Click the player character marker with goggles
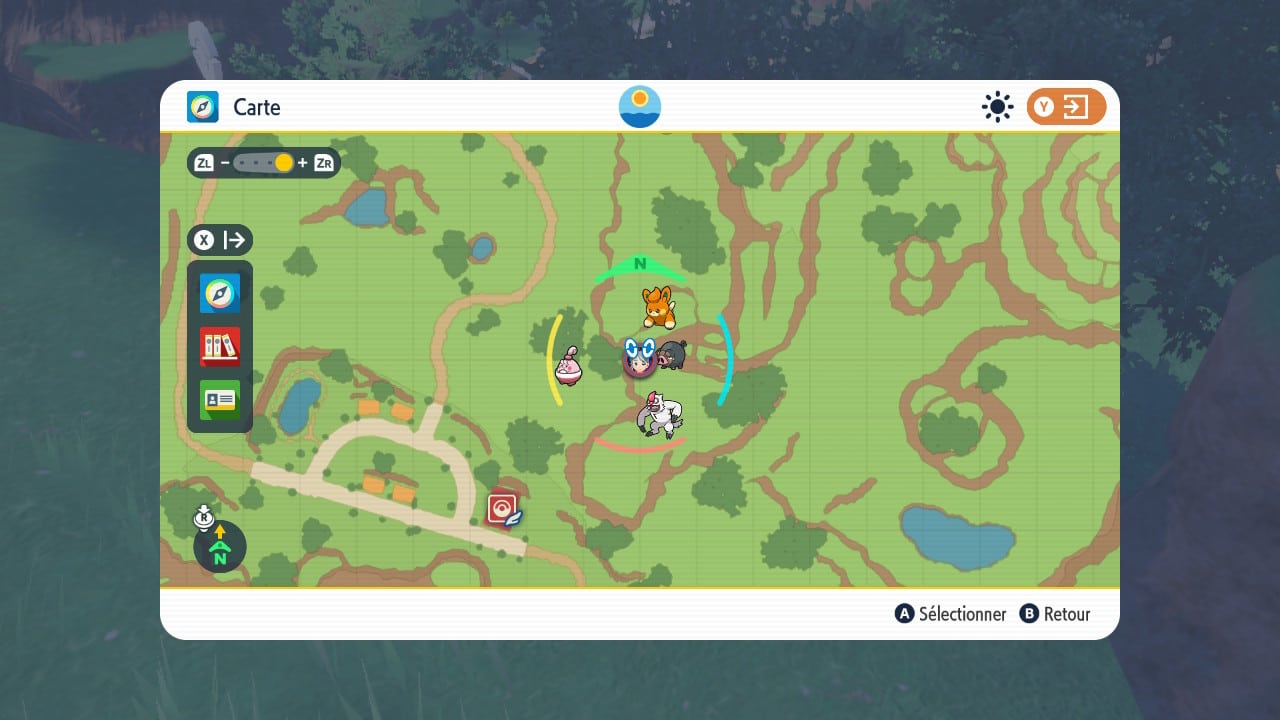The image size is (1280, 720). (x=639, y=357)
